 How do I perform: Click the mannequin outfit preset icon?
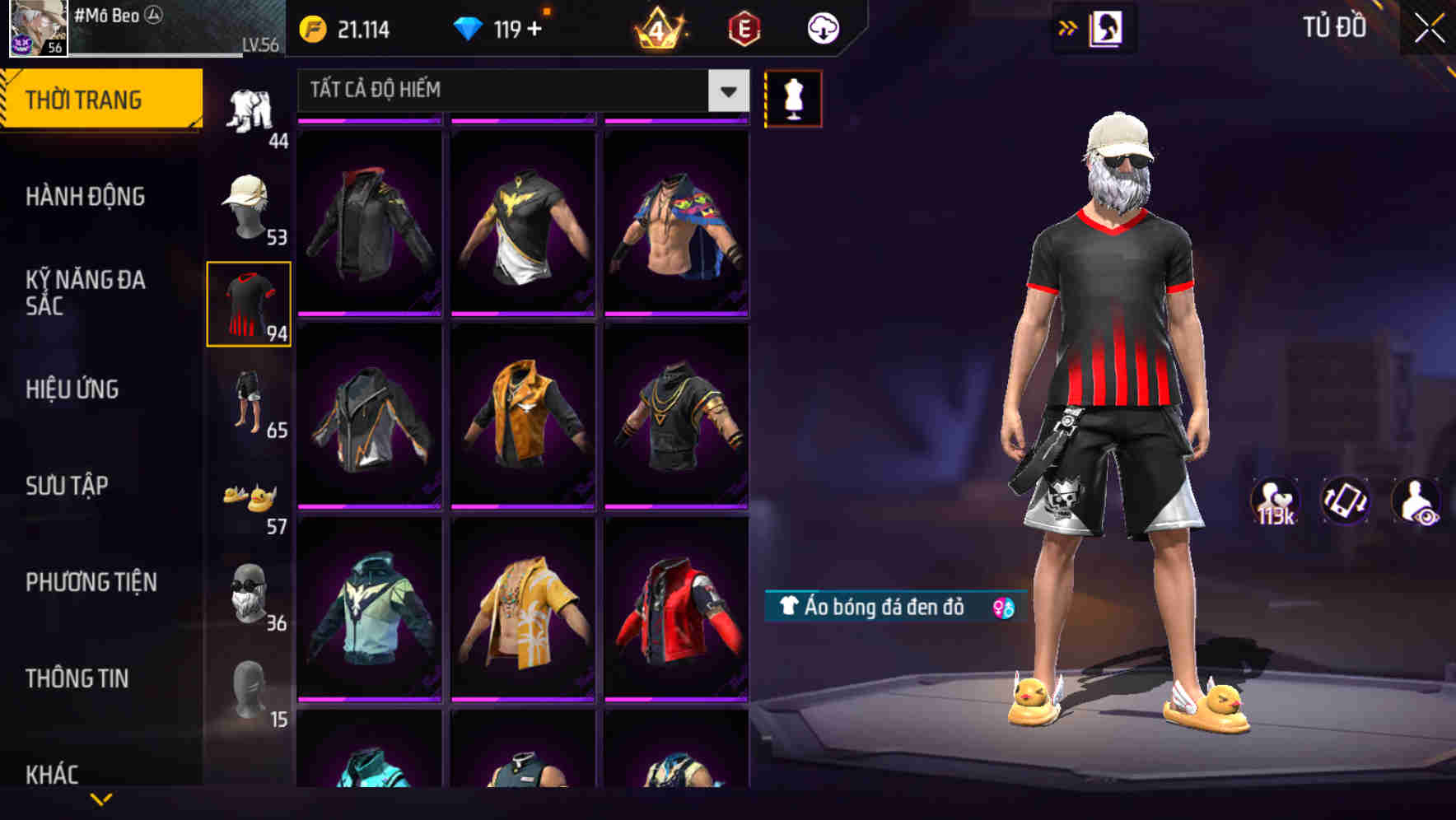(x=793, y=97)
